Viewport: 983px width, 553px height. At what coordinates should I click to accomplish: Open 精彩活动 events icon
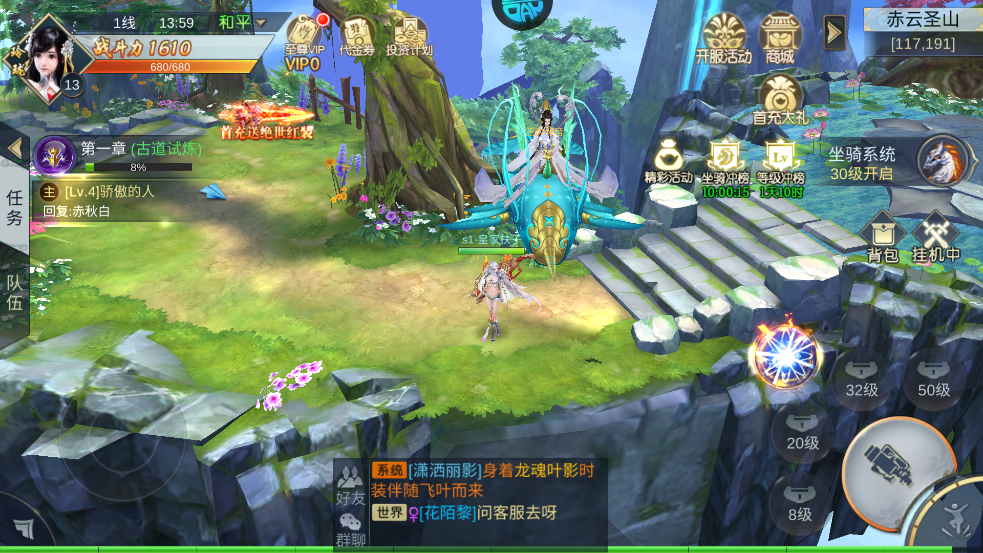[668, 160]
